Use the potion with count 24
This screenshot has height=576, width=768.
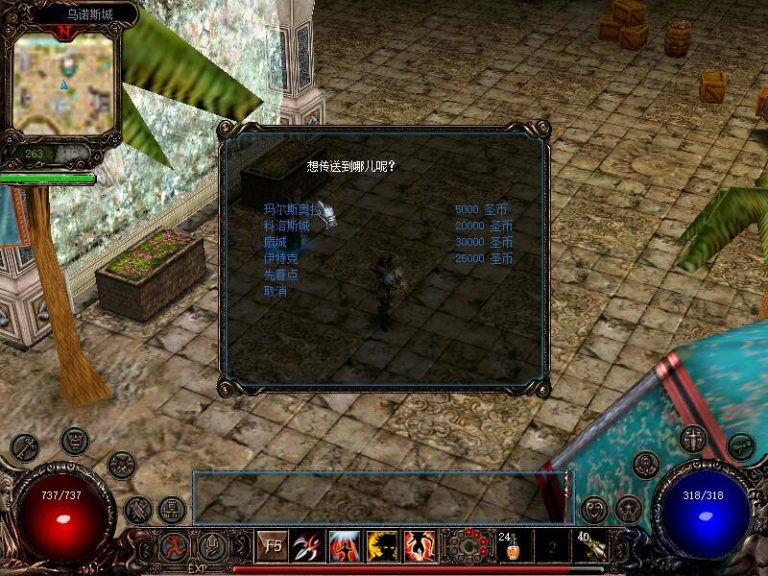(512, 546)
